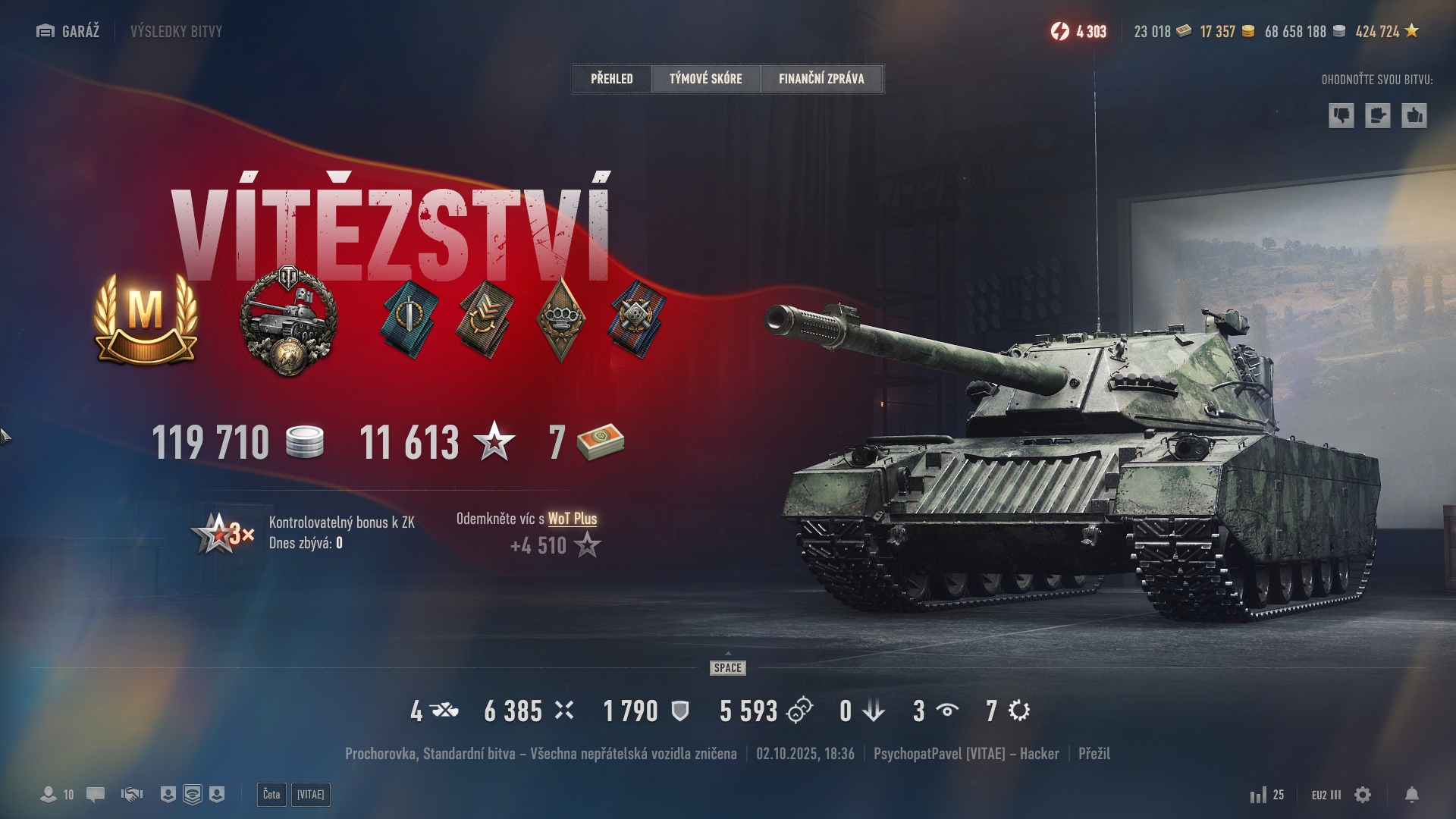This screenshot has height=819, width=1456.
Task: Switch to the Přehled tab
Action: coord(611,78)
